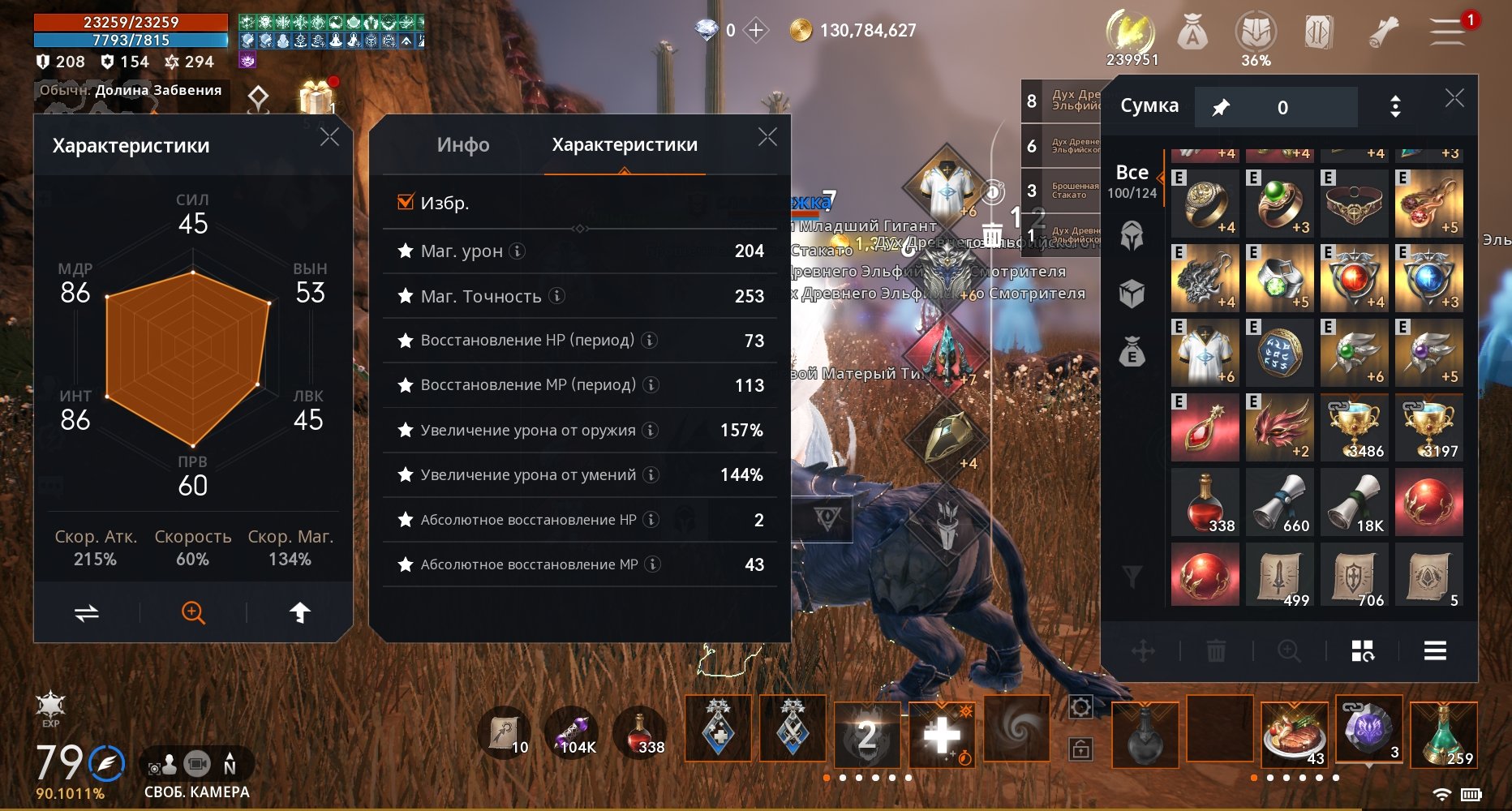This screenshot has height=811, width=1512.
Task: Select the helmet equipment filter in bag
Action: tap(1132, 237)
